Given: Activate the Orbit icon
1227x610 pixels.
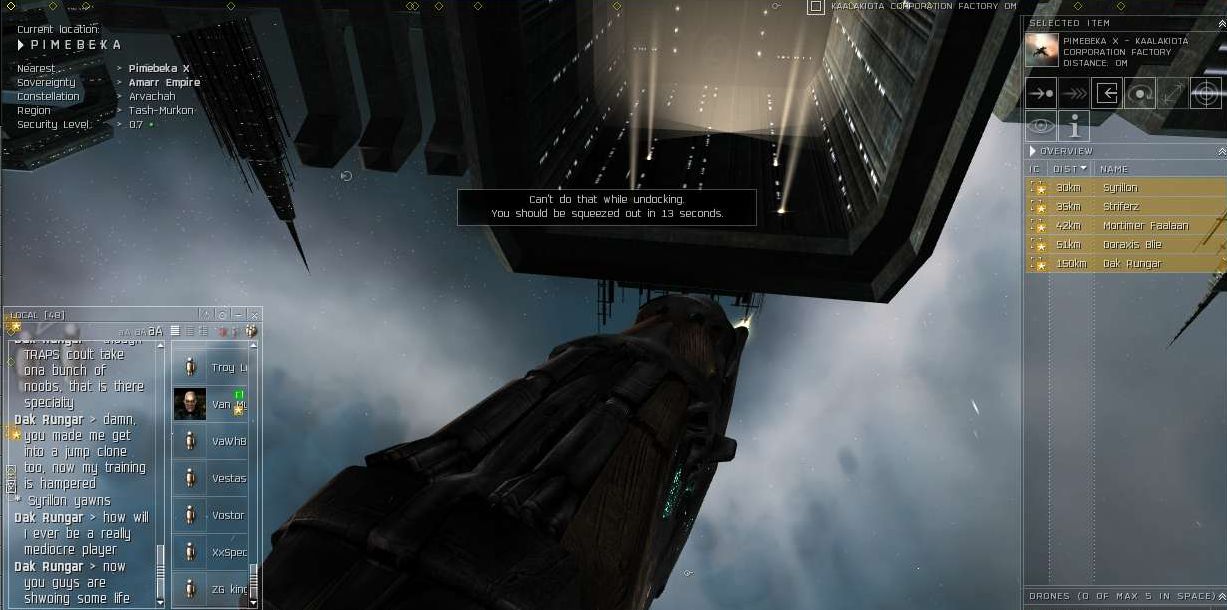Looking at the screenshot, I should click(1139, 94).
